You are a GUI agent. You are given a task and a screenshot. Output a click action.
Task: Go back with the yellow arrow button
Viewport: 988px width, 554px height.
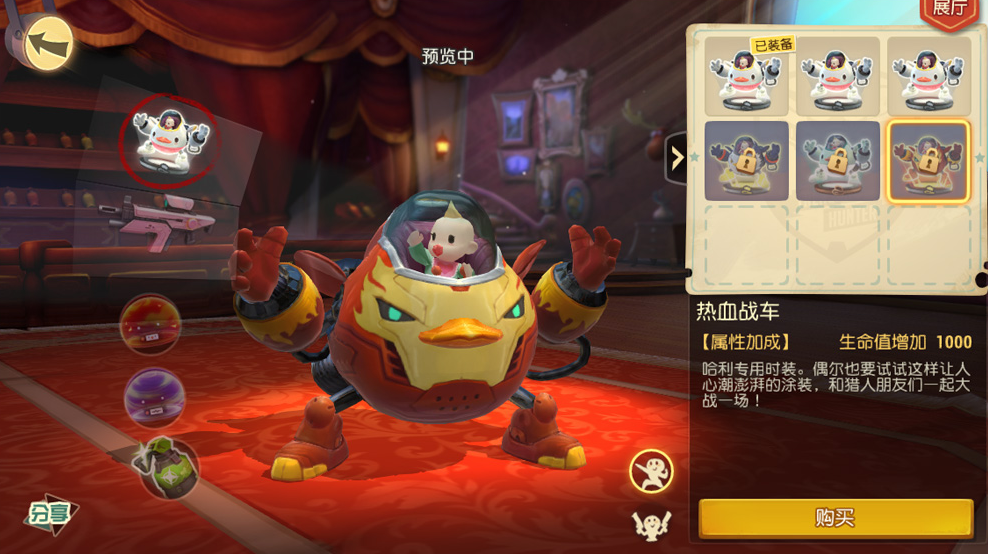tap(48, 44)
